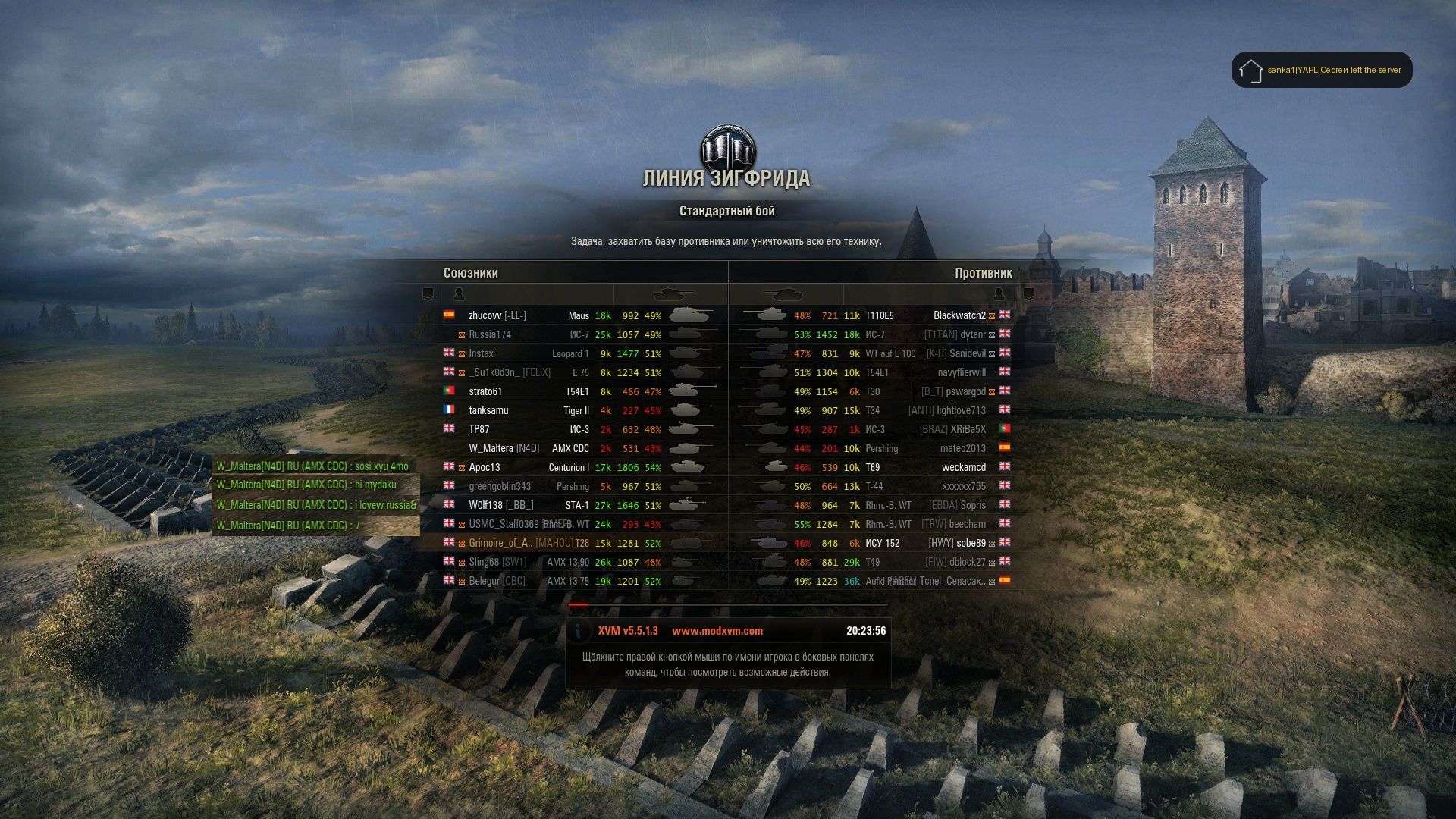Open the www.modxvm.com link
The width and height of the screenshot is (1456, 819).
pyautogui.click(x=717, y=631)
